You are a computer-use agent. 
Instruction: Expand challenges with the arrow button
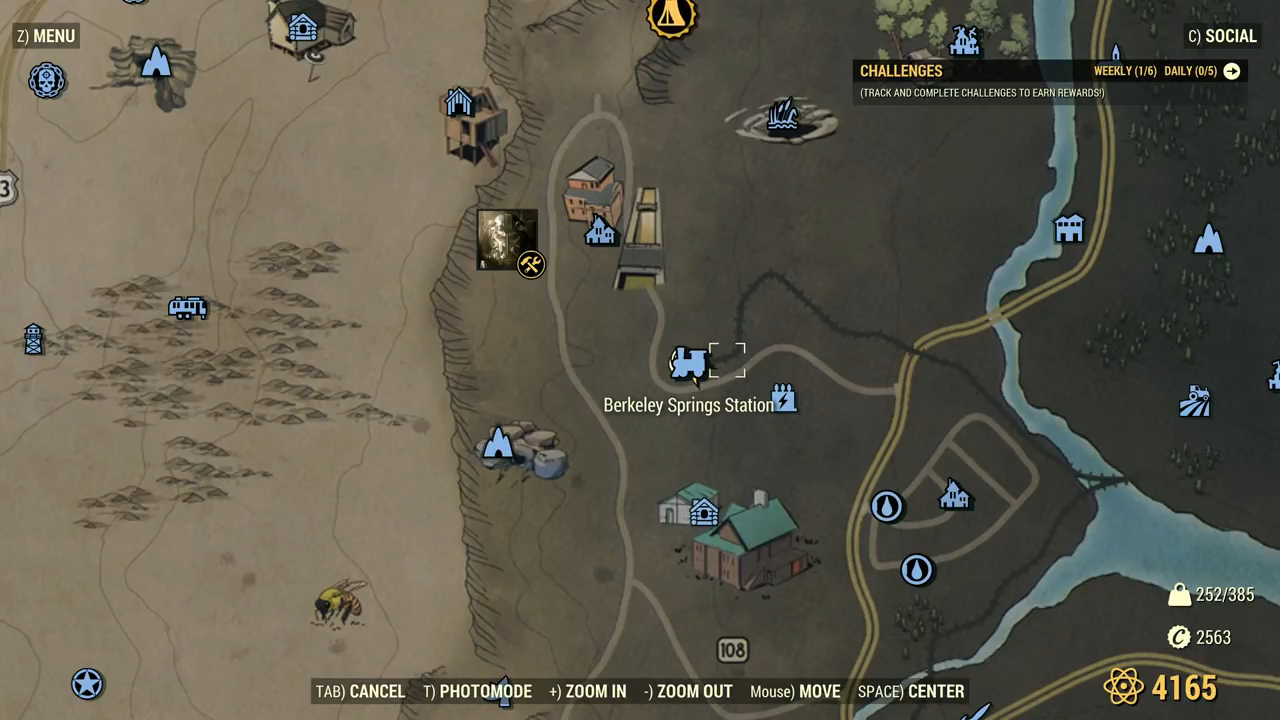[x=1232, y=71]
